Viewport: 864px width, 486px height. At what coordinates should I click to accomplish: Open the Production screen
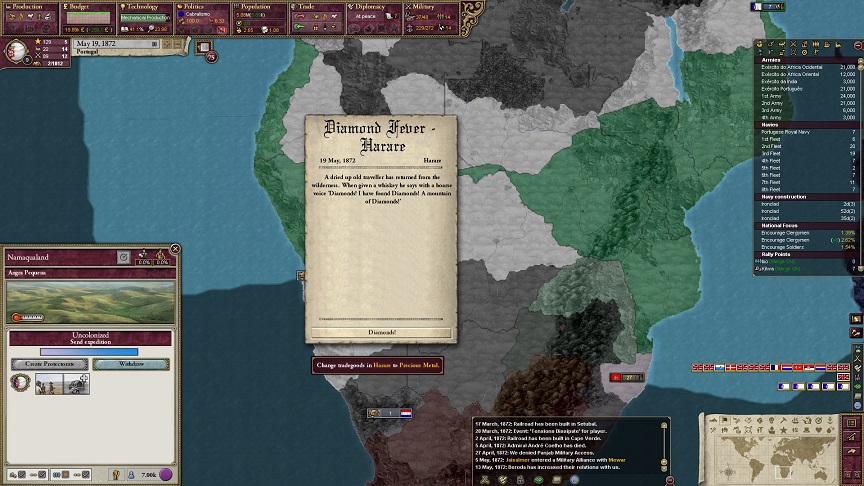[29, 6]
